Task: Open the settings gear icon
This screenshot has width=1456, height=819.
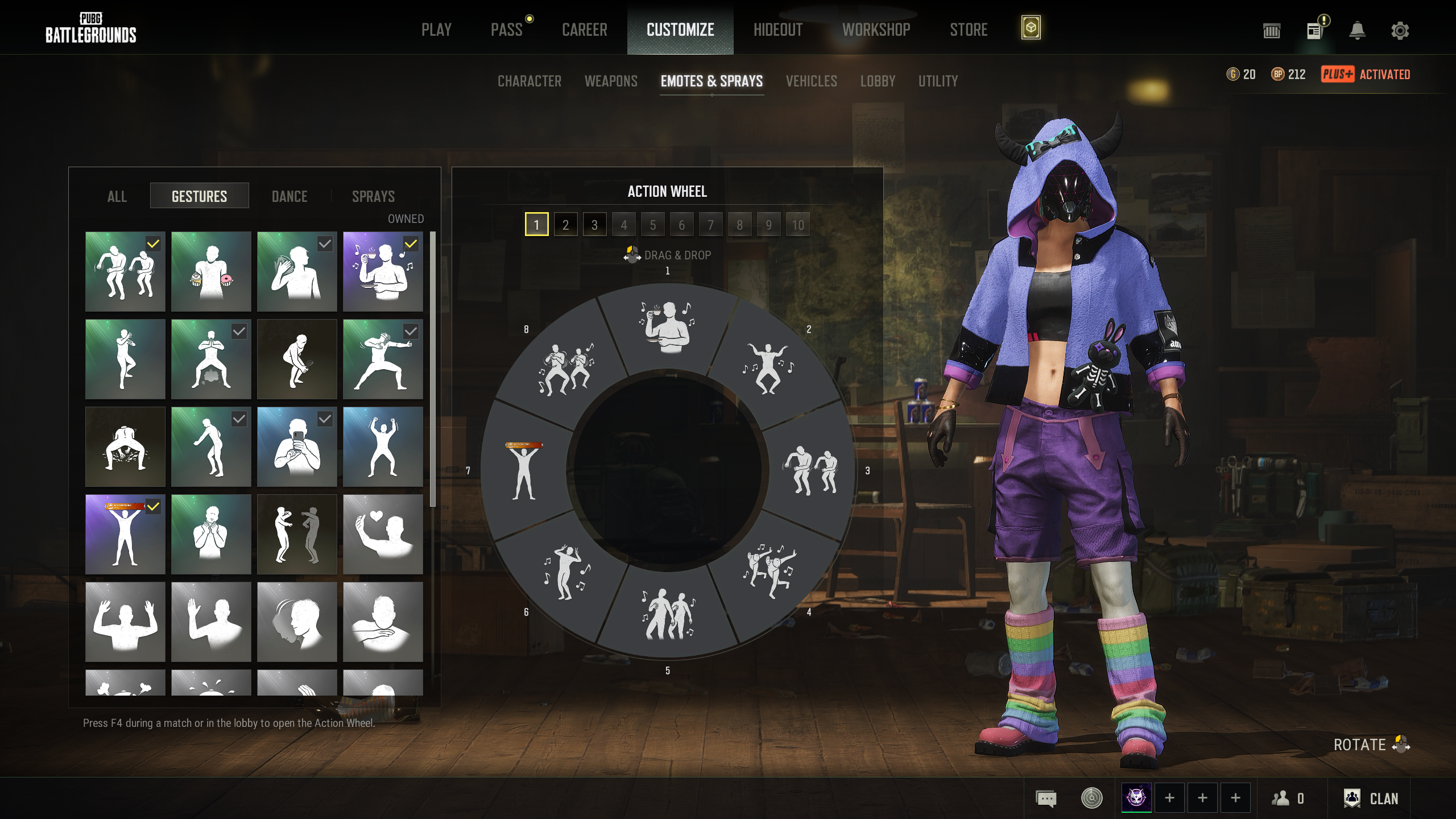Action: pos(1400,30)
